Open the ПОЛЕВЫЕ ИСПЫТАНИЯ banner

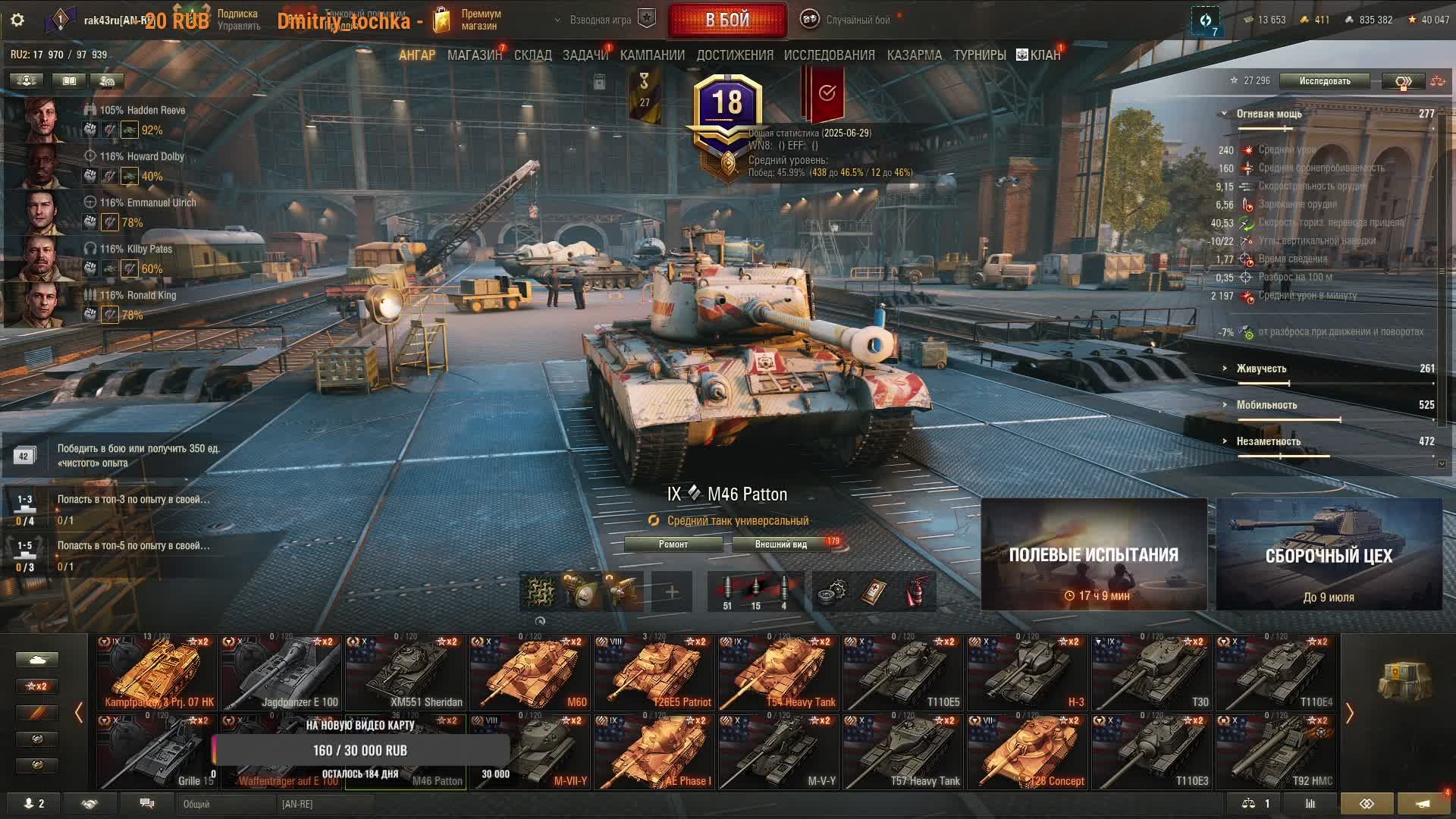pos(1094,554)
